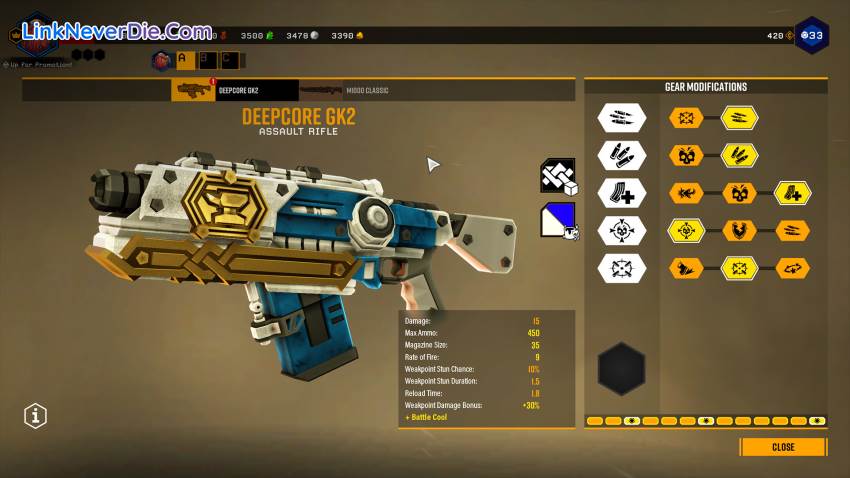The width and height of the screenshot is (850, 478).
Task: Pick the tier 5 looping arrows upgrade
Action: point(793,268)
